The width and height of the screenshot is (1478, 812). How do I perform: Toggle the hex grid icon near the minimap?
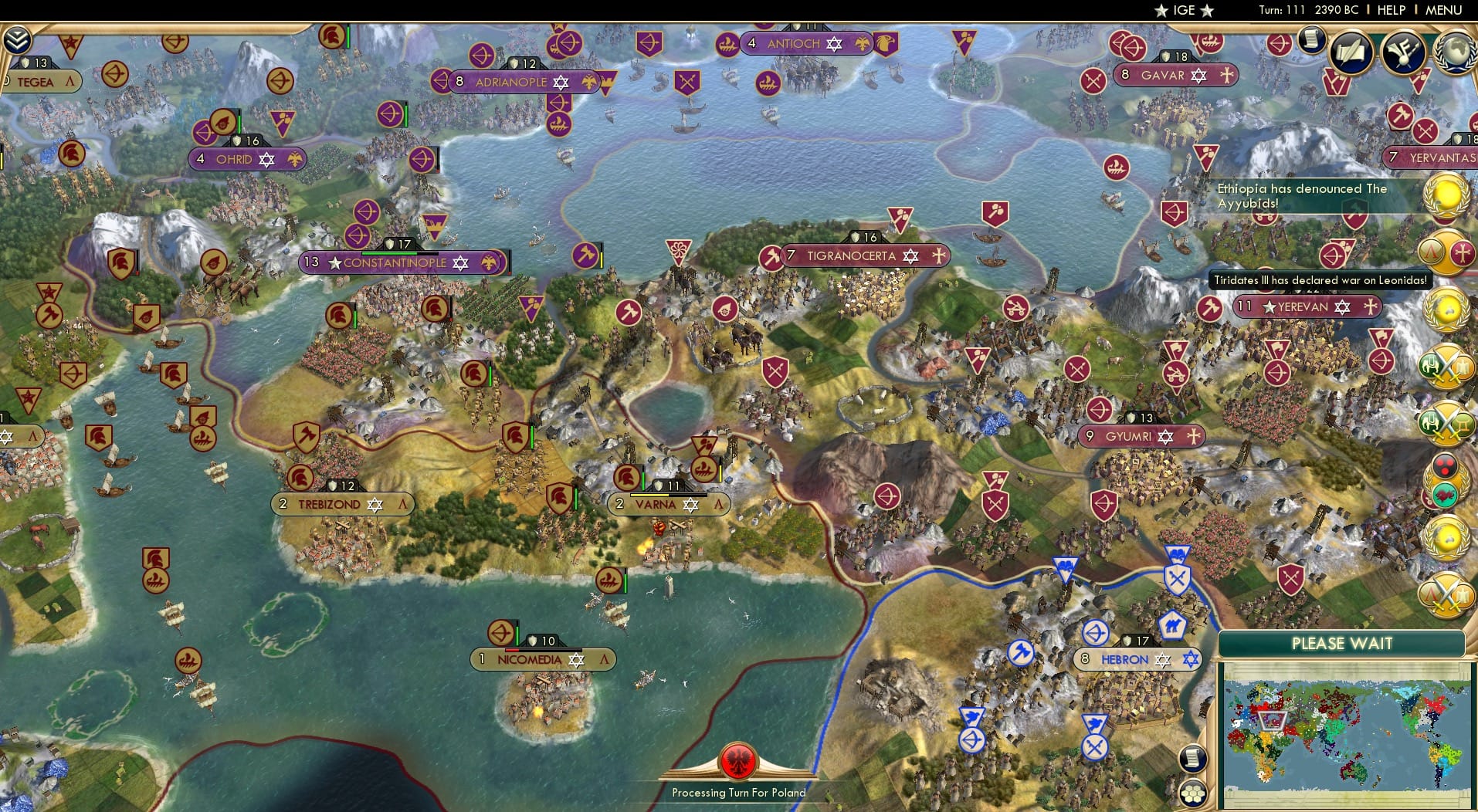coord(1195,792)
